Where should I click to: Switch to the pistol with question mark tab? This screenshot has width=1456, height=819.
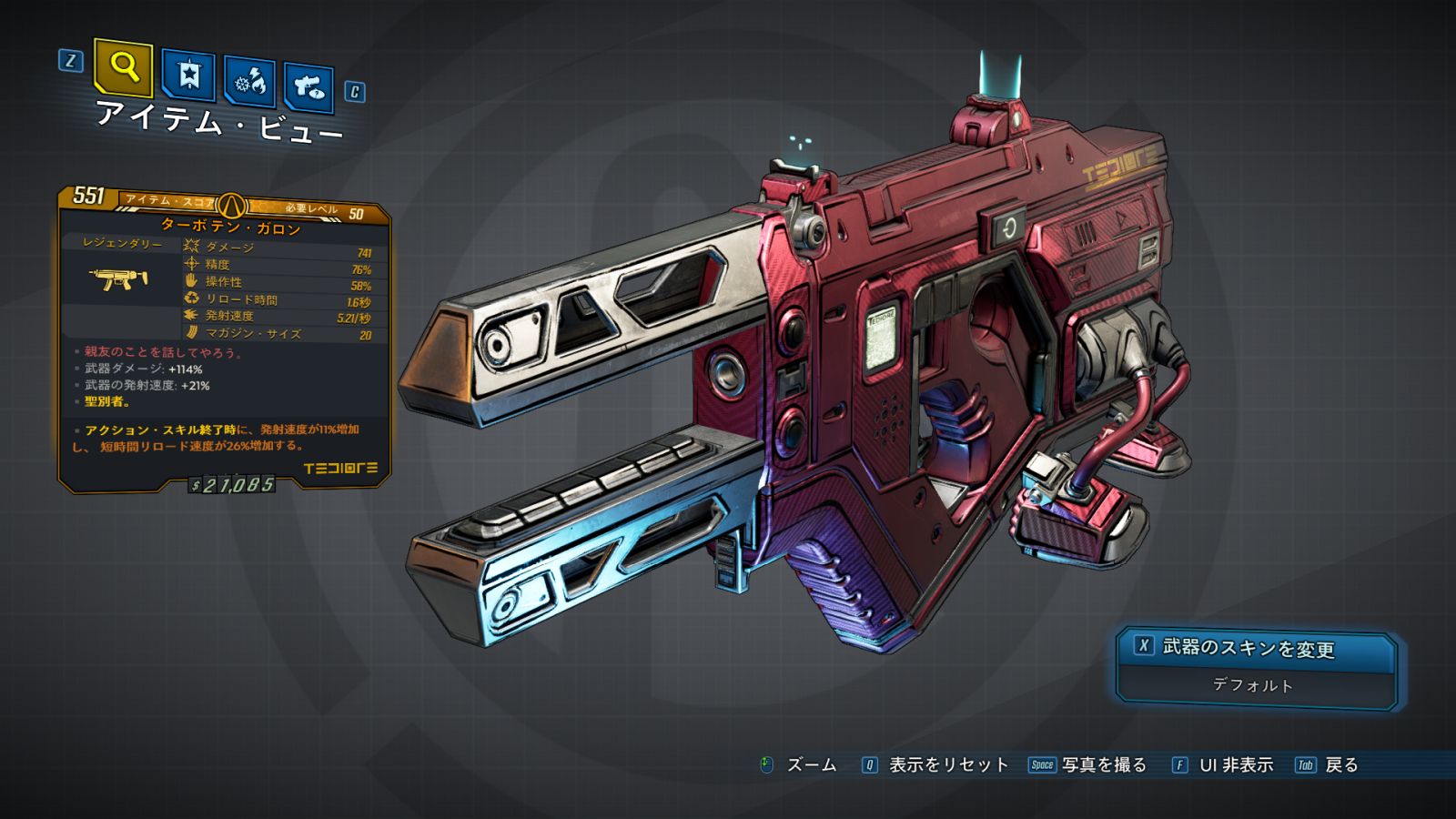click(x=308, y=87)
